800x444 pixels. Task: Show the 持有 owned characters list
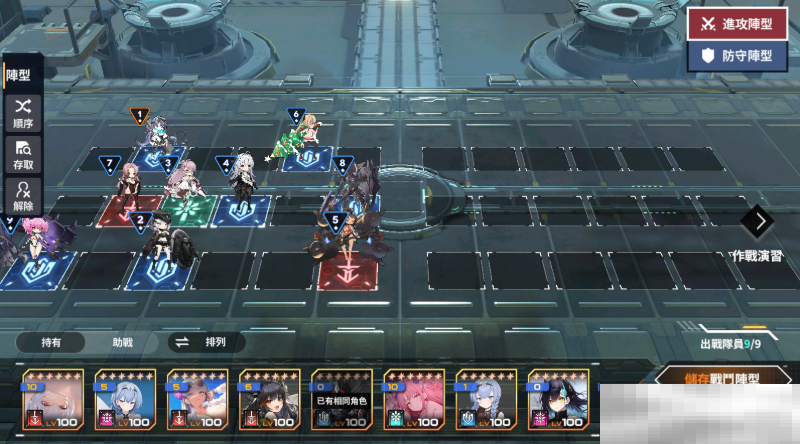pos(50,342)
